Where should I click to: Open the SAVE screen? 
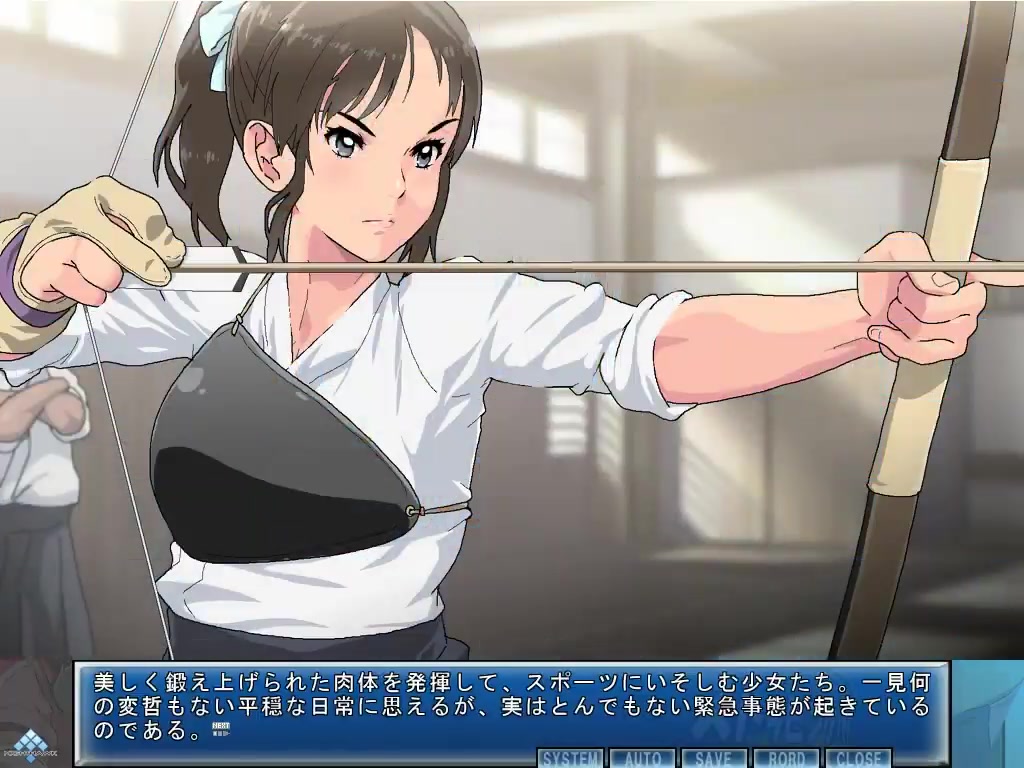715,758
